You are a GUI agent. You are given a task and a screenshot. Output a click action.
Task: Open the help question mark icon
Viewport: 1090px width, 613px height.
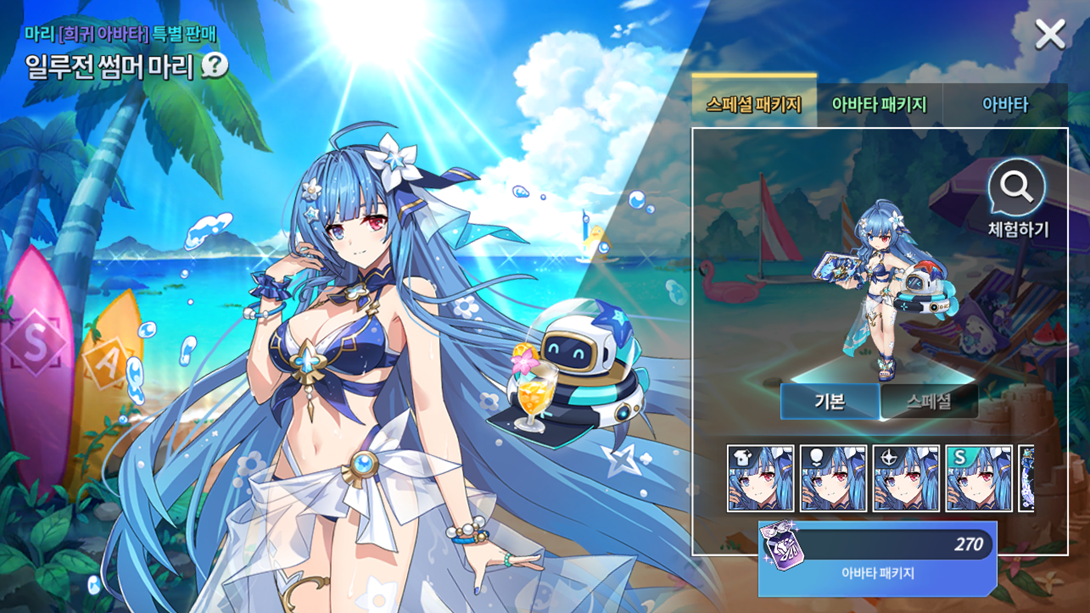pyautogui.click(x=215, y=66)
